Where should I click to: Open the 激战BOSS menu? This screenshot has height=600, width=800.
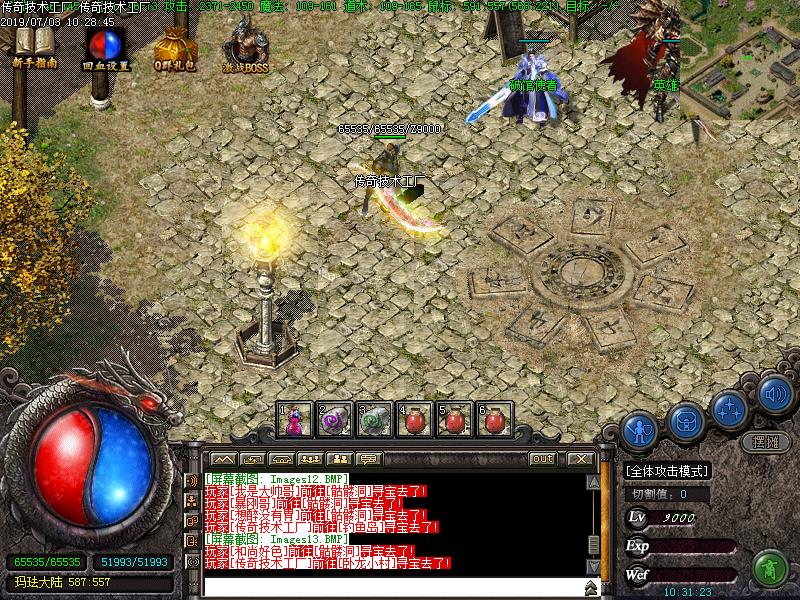coord(244,45)
